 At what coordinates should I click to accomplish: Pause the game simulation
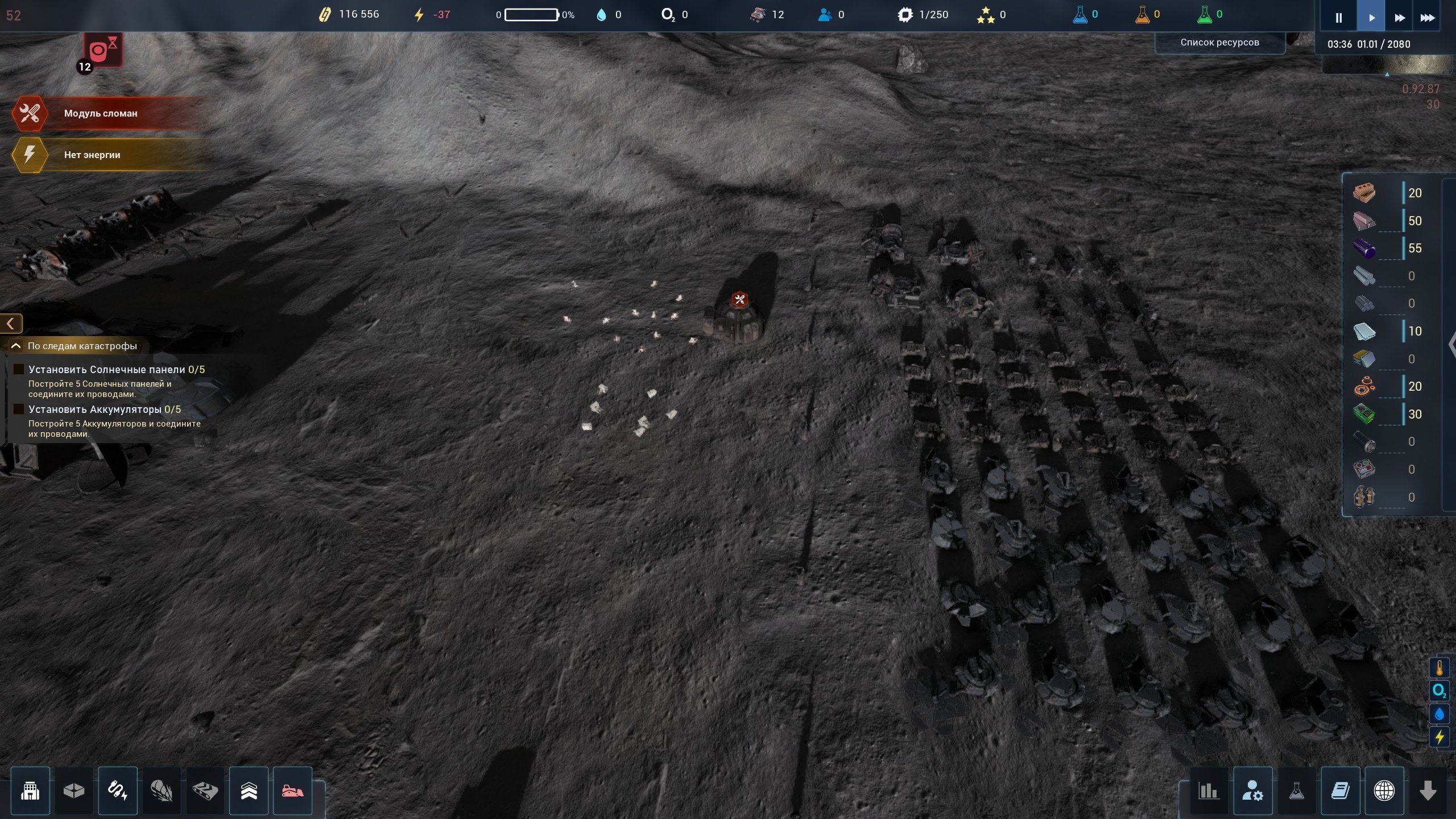[x=1338, y=18]
